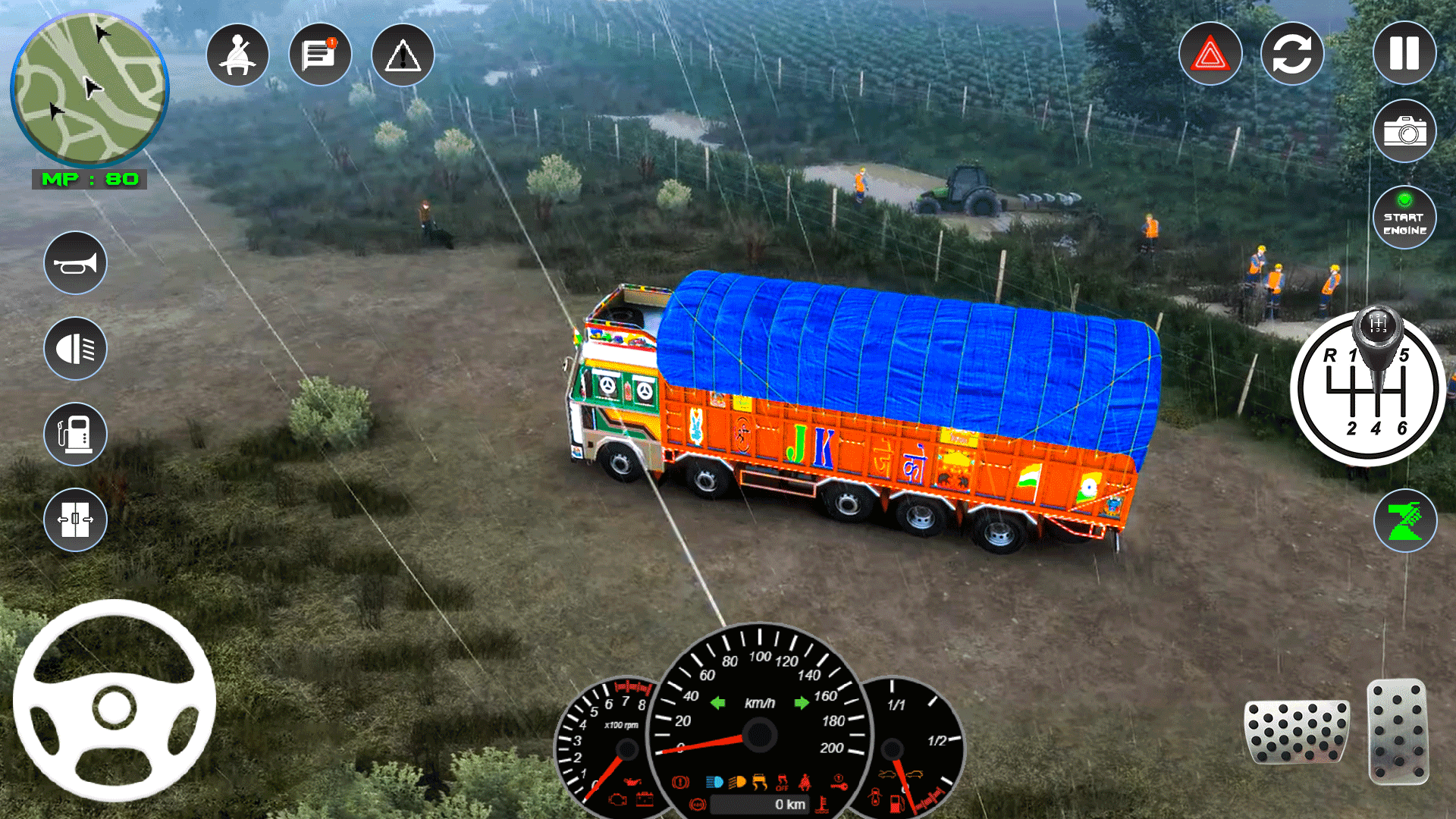Respawn the truck with the reset icon
The image size is (1456, 819).
tap(1291, 53)
